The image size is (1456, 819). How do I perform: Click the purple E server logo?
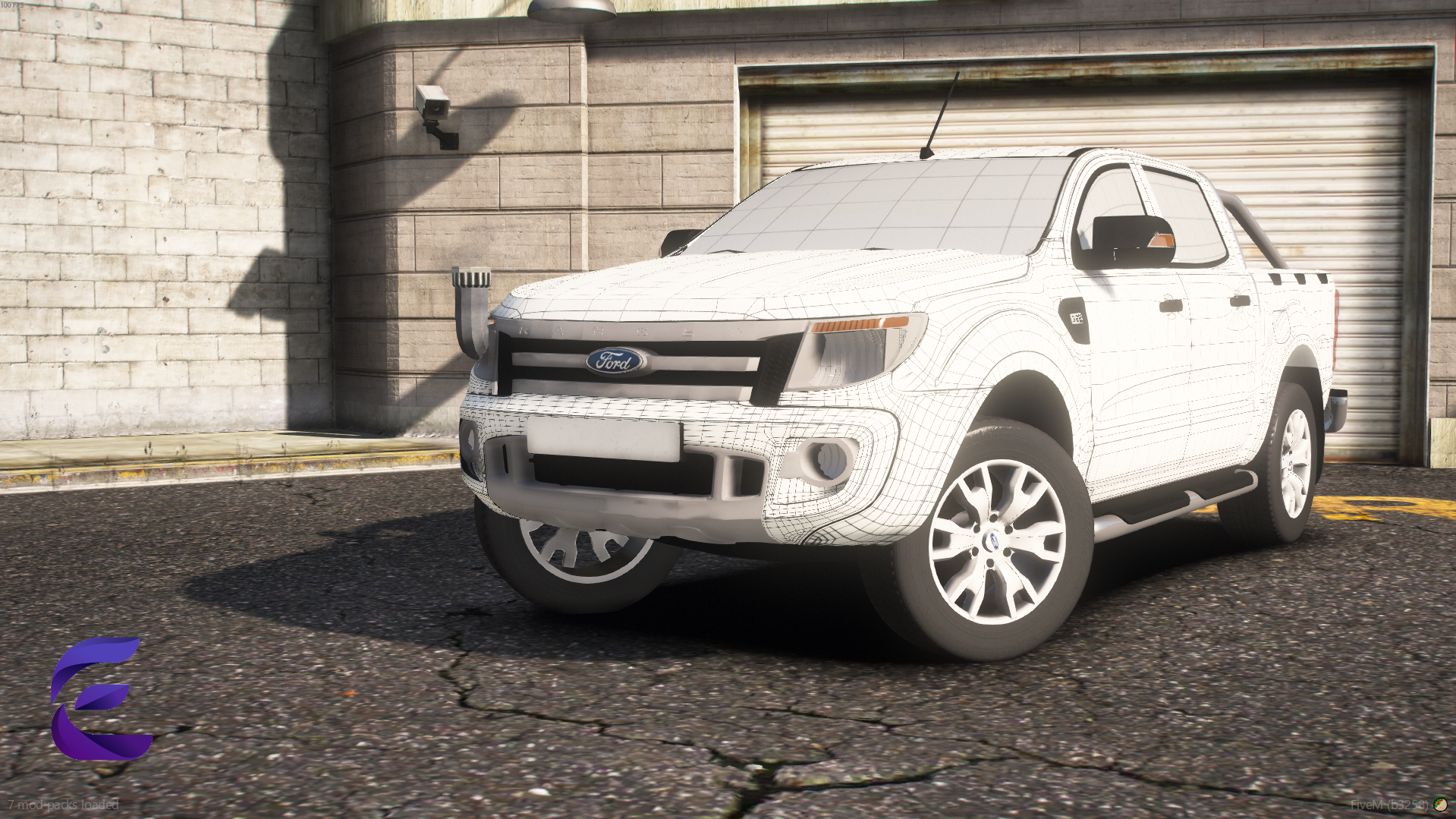click(x=99, y=699)
